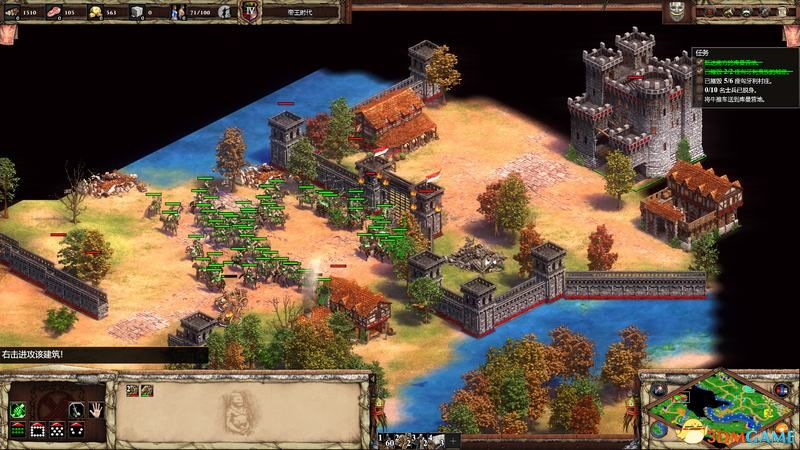The image size is (800, 450).
Task: Choose the open hand stop command
Action: pyautogui.click(x=96, y=408)
